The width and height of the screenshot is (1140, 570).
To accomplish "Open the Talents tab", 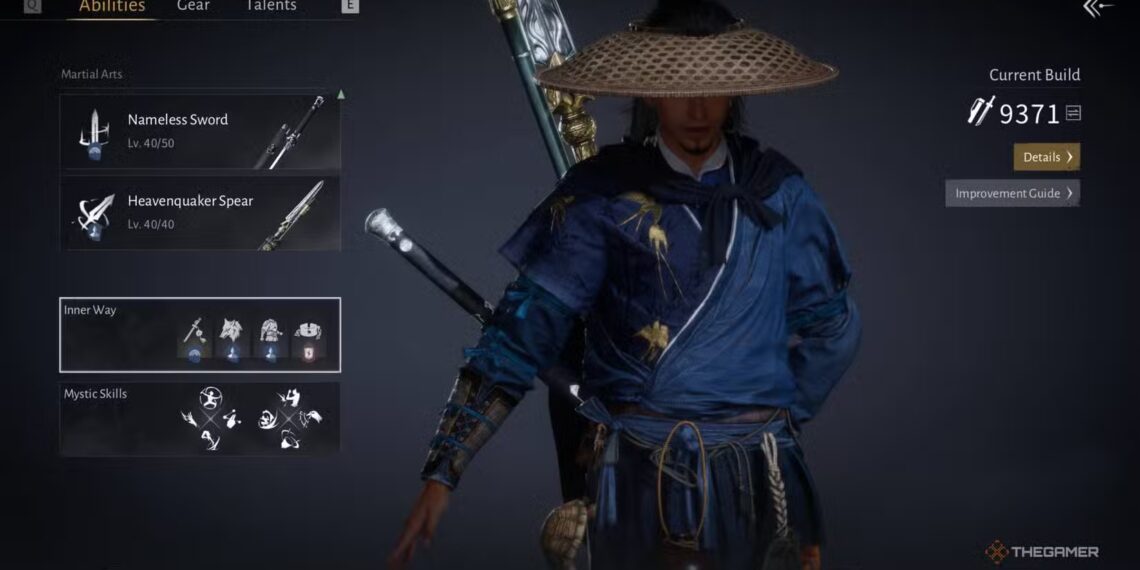I will 271,6.
